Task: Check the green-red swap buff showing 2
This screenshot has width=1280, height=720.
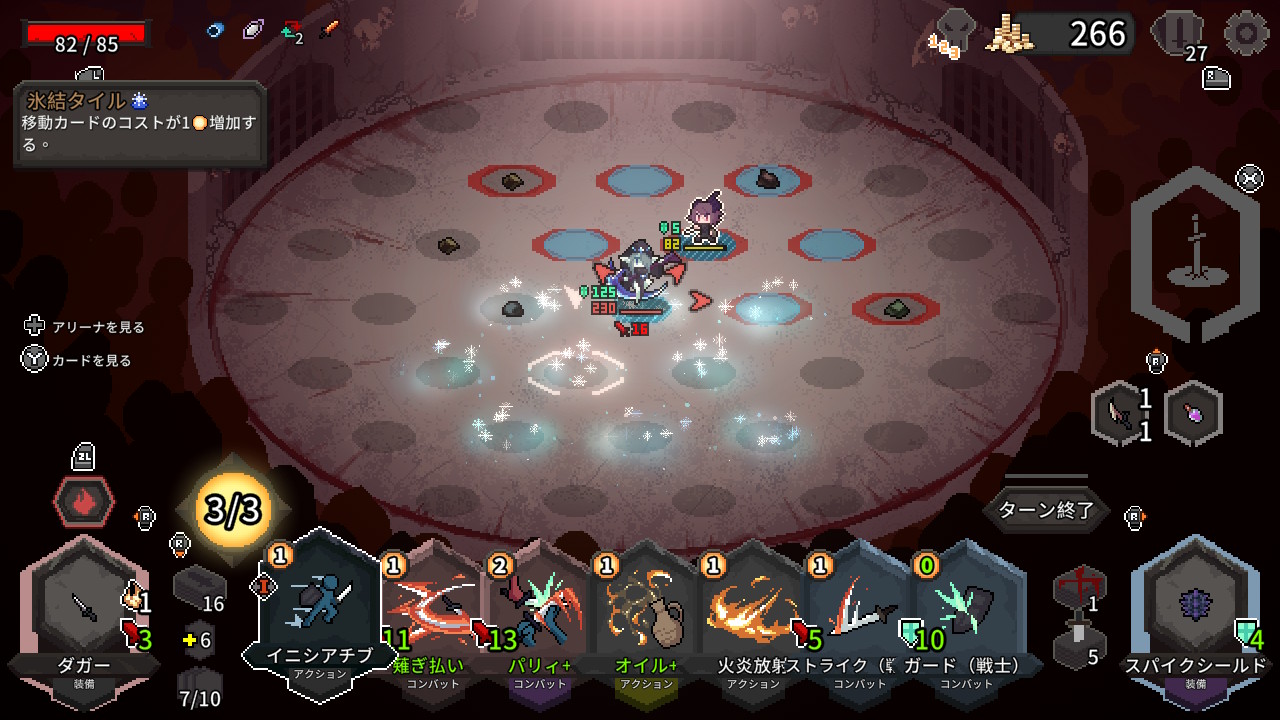Action: (290, 29)
